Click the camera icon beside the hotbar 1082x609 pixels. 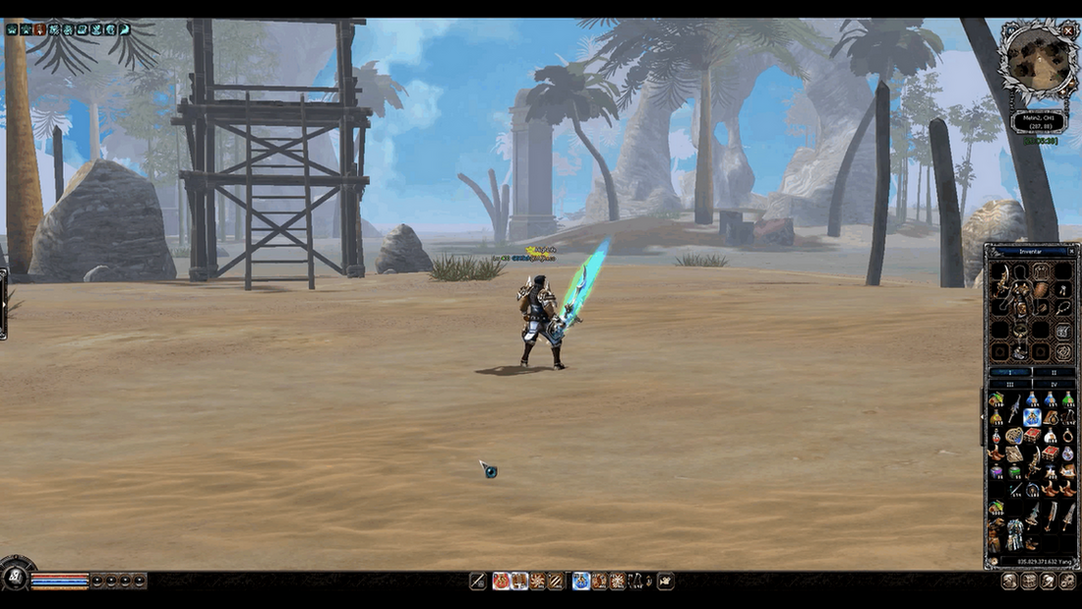(665, 581)
